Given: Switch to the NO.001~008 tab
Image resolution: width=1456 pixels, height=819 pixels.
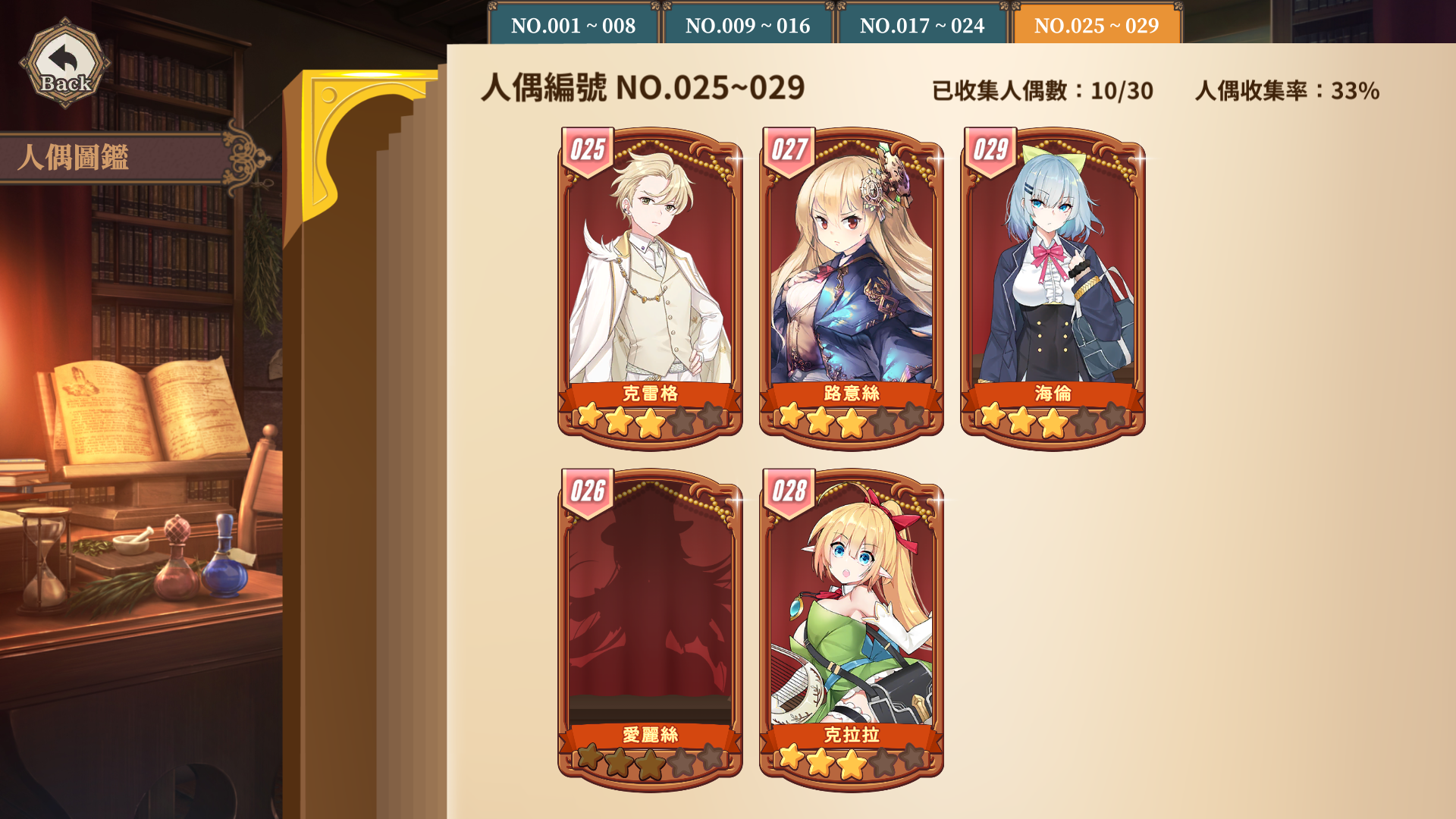Looking at the screenshot, I should point(574,25).
